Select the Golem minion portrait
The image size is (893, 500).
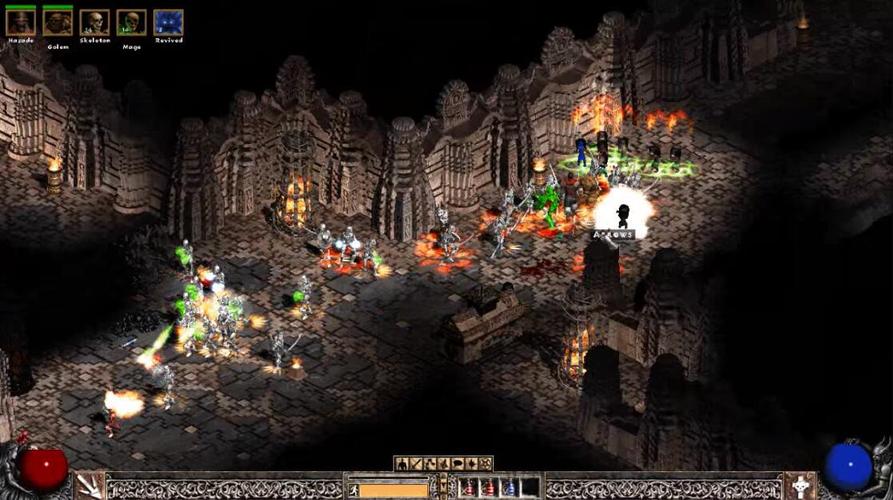(58, 22)
